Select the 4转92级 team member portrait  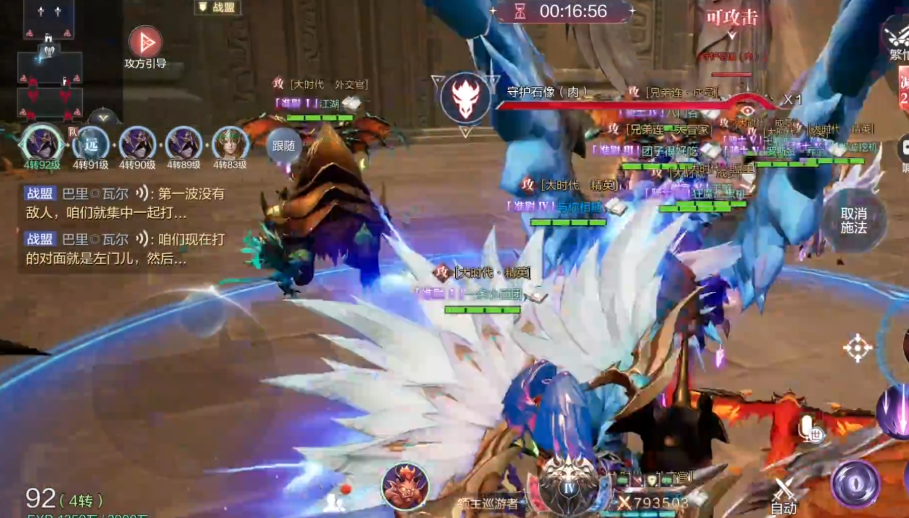(x=42, y=144)
